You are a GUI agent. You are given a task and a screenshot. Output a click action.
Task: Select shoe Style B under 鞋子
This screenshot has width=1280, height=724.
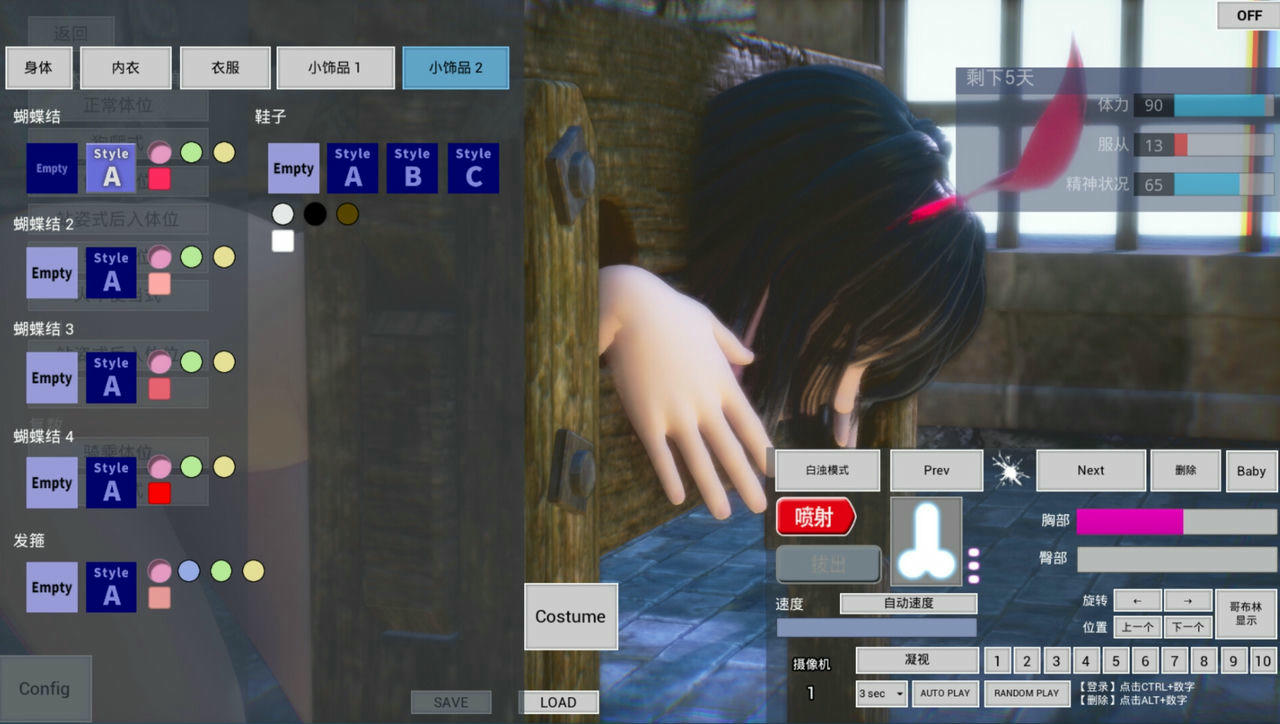[412, 168]
